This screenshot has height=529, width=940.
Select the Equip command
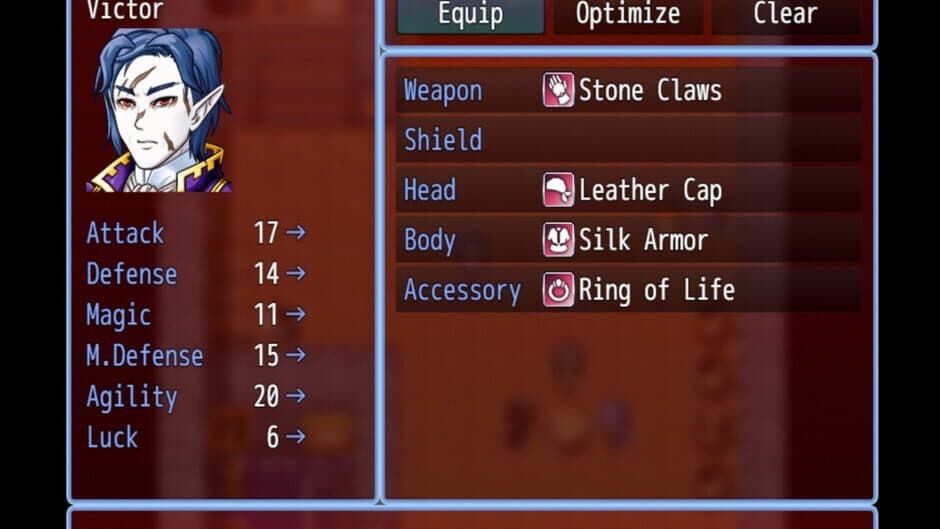[x=470, y=15]
